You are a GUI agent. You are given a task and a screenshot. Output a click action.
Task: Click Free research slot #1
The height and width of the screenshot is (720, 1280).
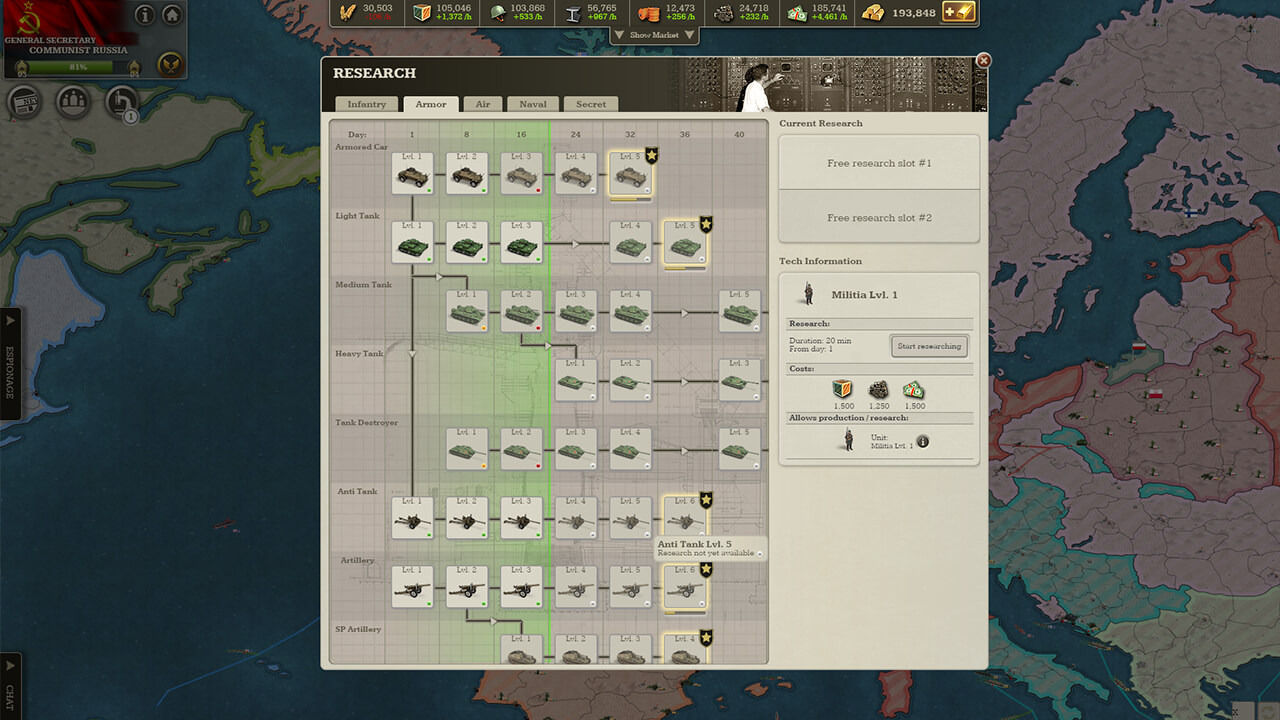(878, 162)
